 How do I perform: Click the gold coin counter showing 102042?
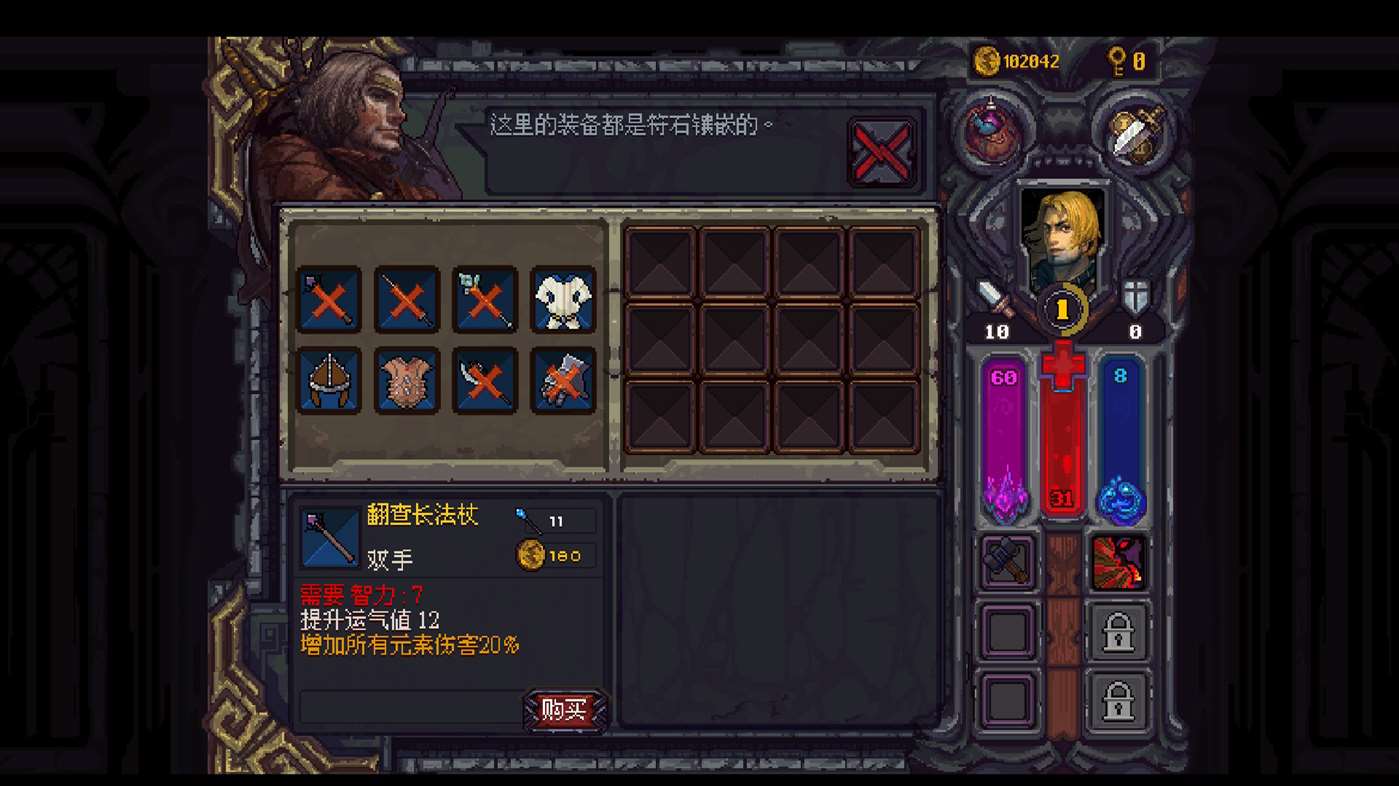1012,61
